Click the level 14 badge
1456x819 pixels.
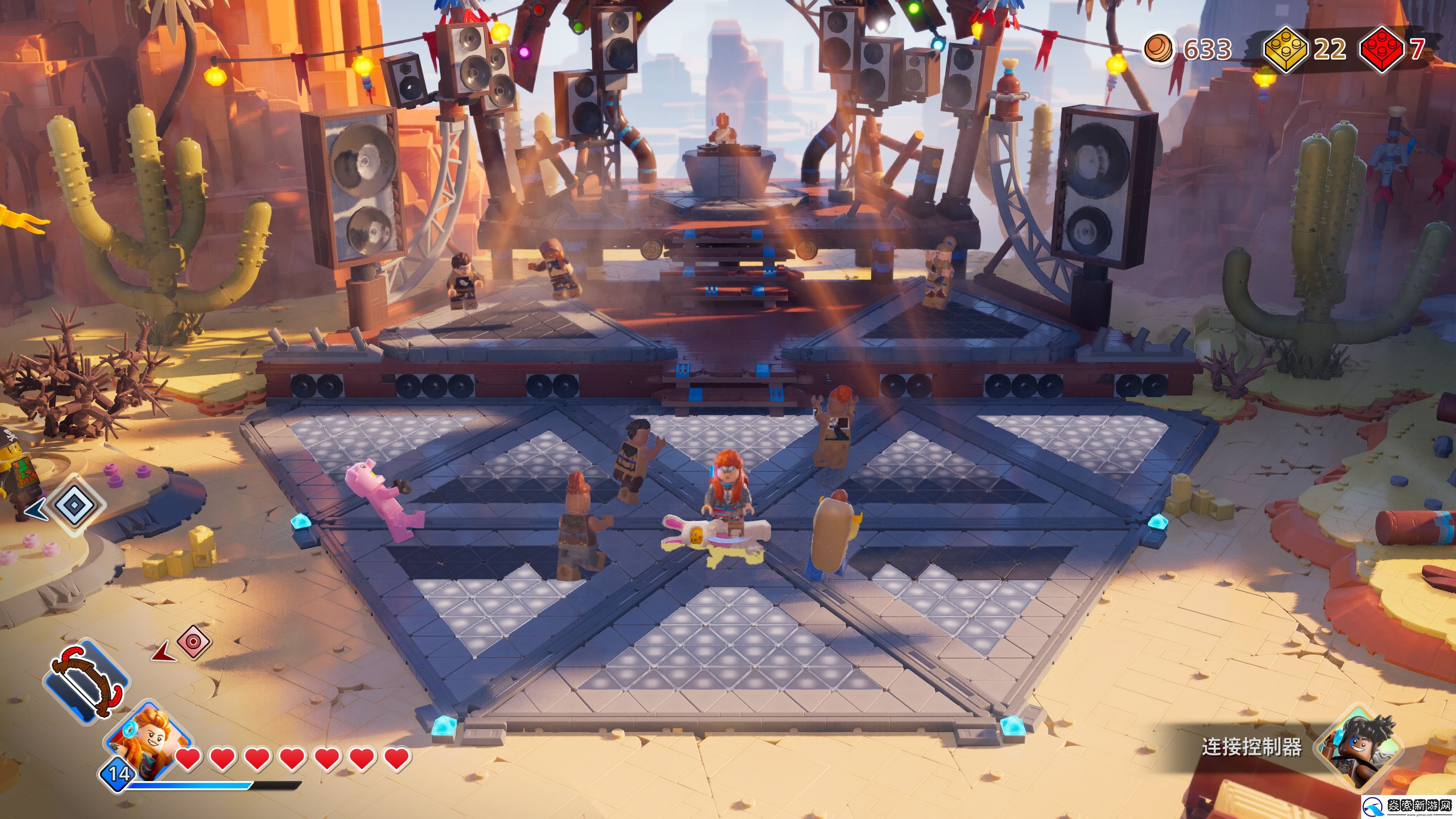119,773
